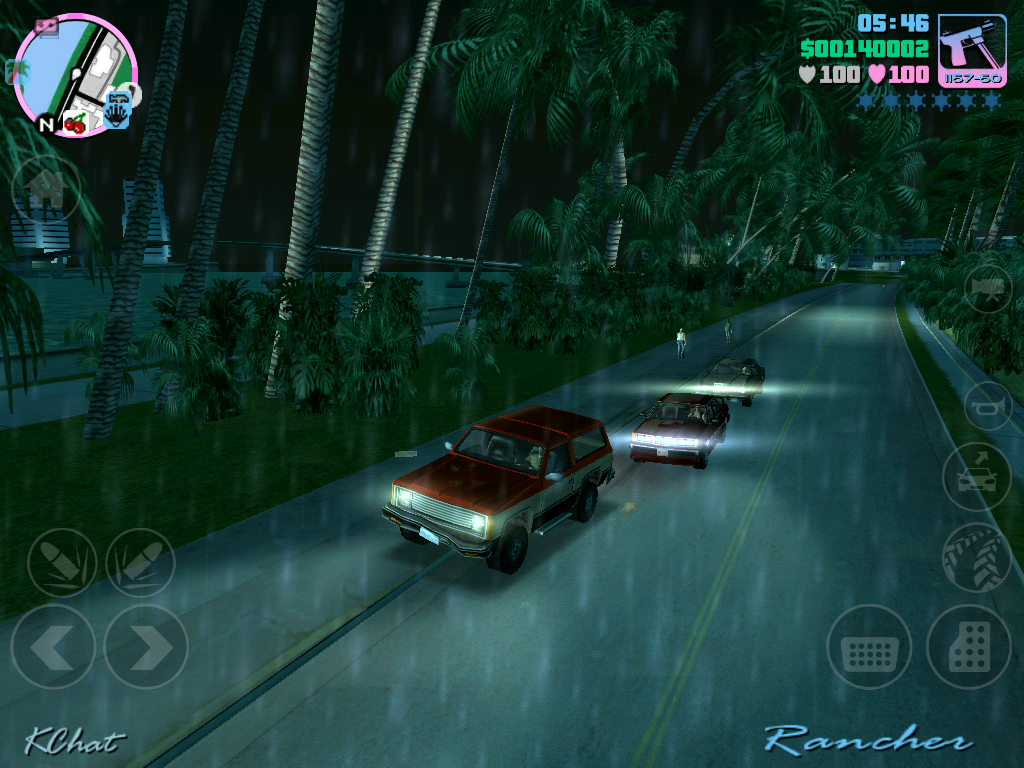
Task: Open the circular radar minimap
Action: click(x=76, y=74)
